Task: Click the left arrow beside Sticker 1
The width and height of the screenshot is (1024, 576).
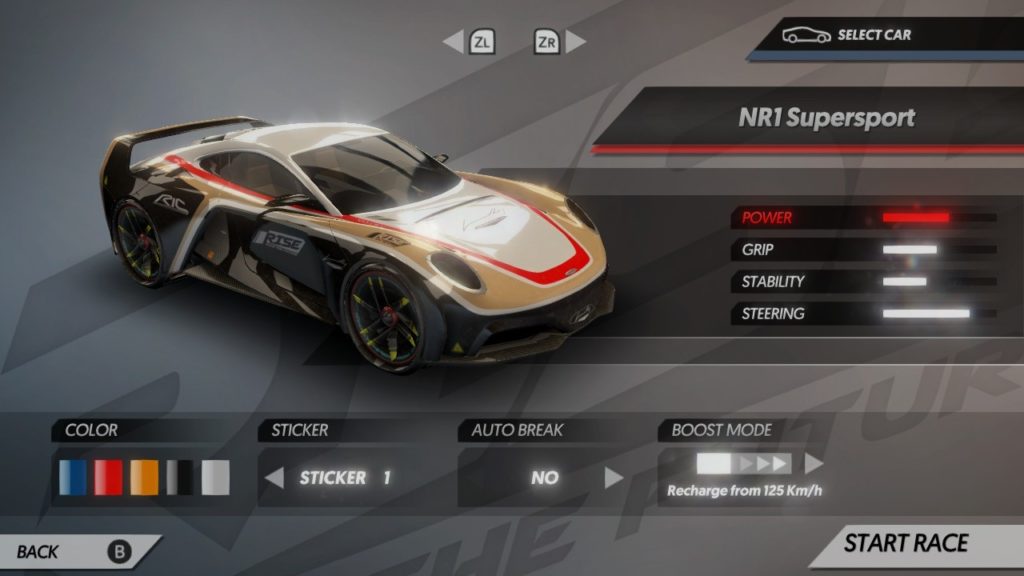Action: point(274,478)
